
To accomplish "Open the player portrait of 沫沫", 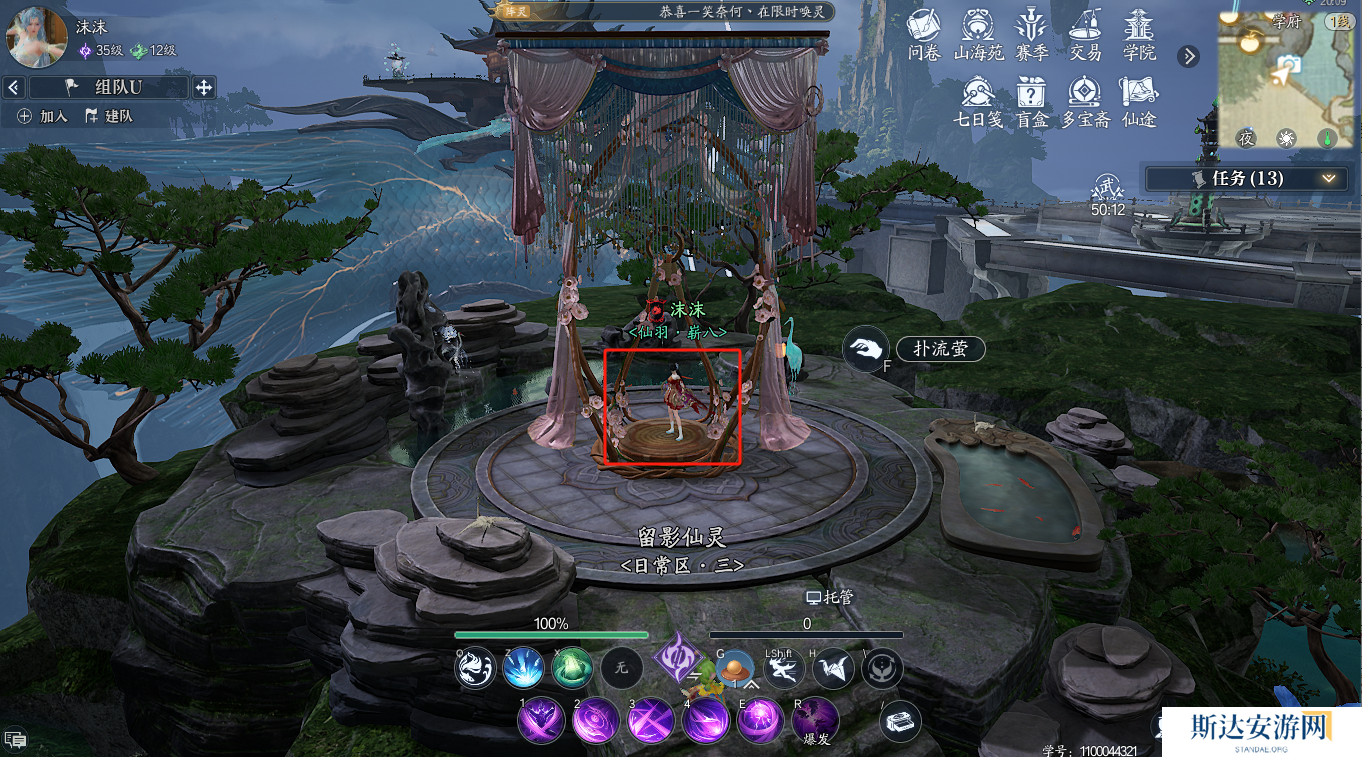I will coord(37,37).
